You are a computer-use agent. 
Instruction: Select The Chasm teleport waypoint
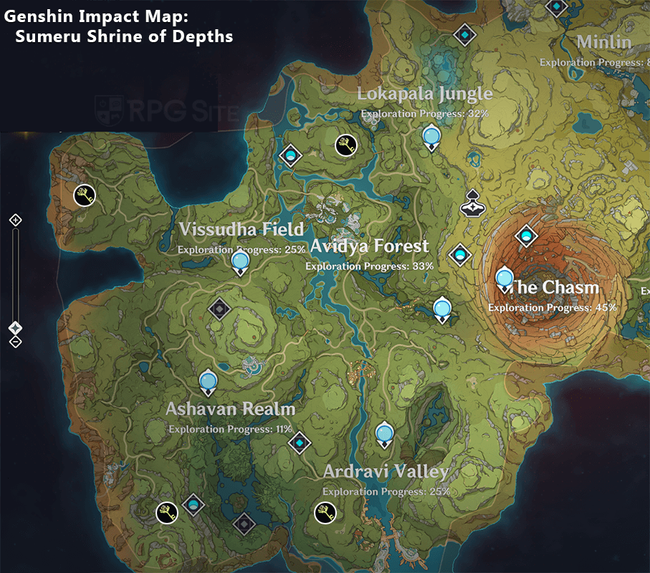pos(503,279)
